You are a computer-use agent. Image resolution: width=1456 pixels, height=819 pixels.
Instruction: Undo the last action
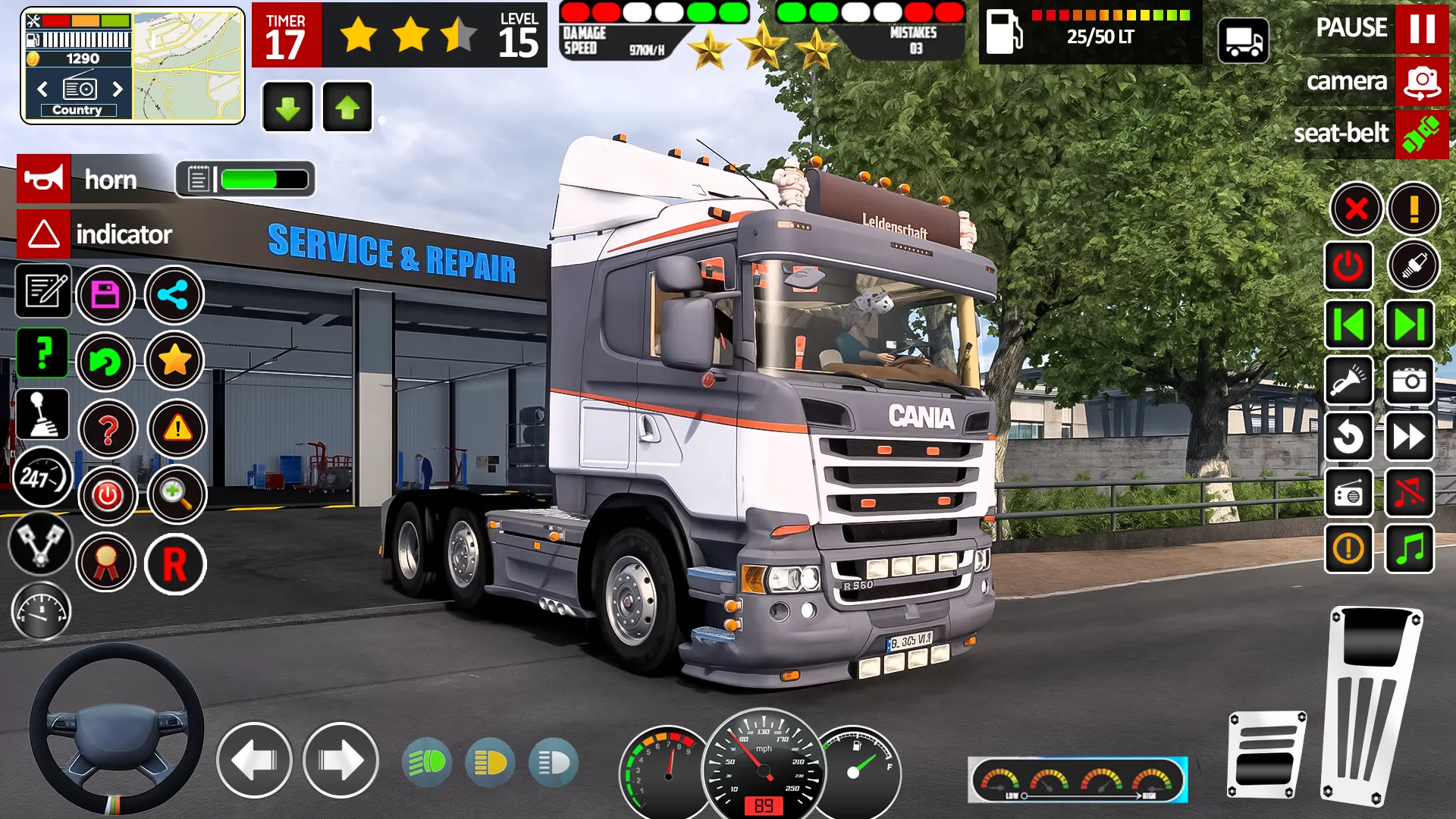106,362
